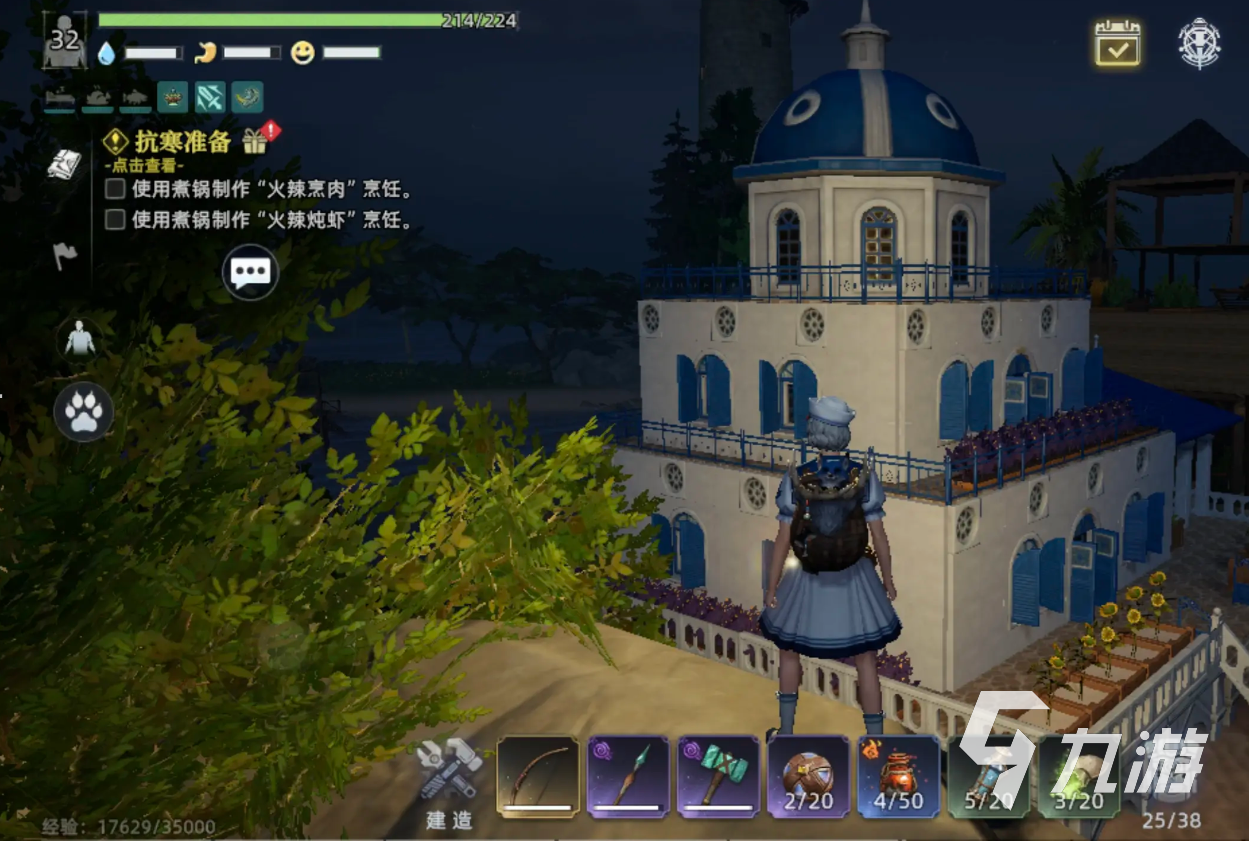Click the flag icon on left sidebar
Viewport: 1249px width, 841px height.
click(x=65, y=256)
